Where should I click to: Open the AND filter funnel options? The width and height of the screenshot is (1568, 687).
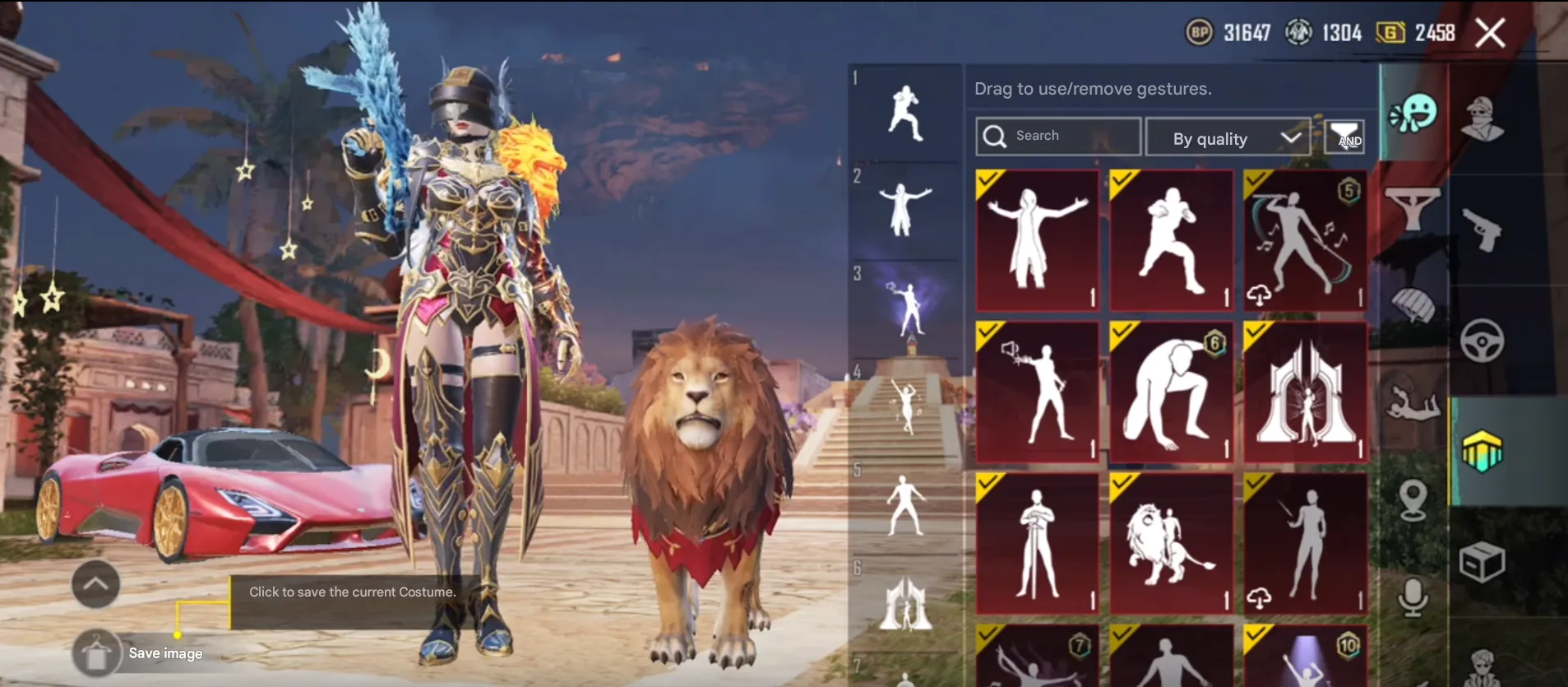tap(1345, 137)
